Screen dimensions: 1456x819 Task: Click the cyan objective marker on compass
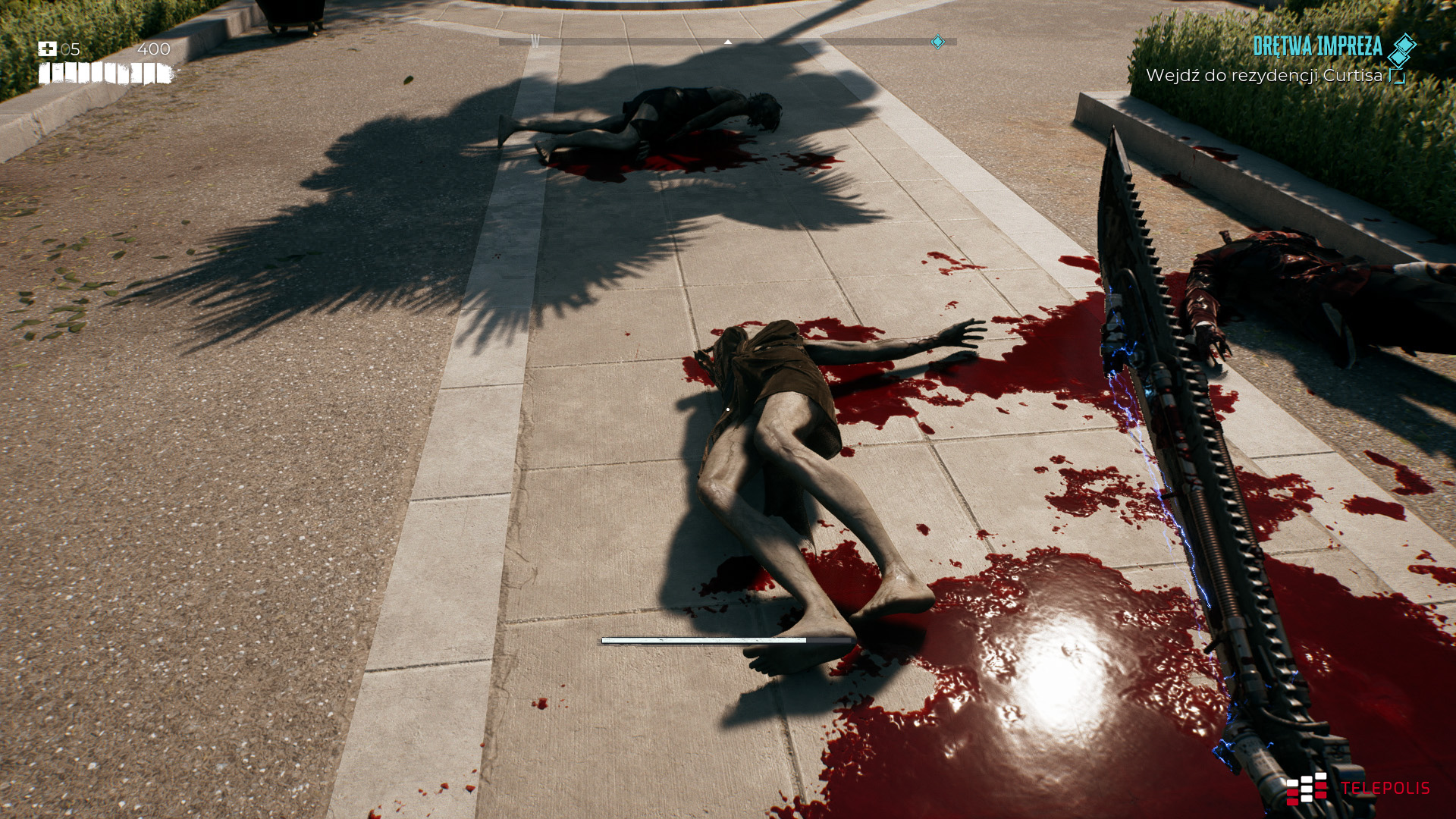point(937,42)
